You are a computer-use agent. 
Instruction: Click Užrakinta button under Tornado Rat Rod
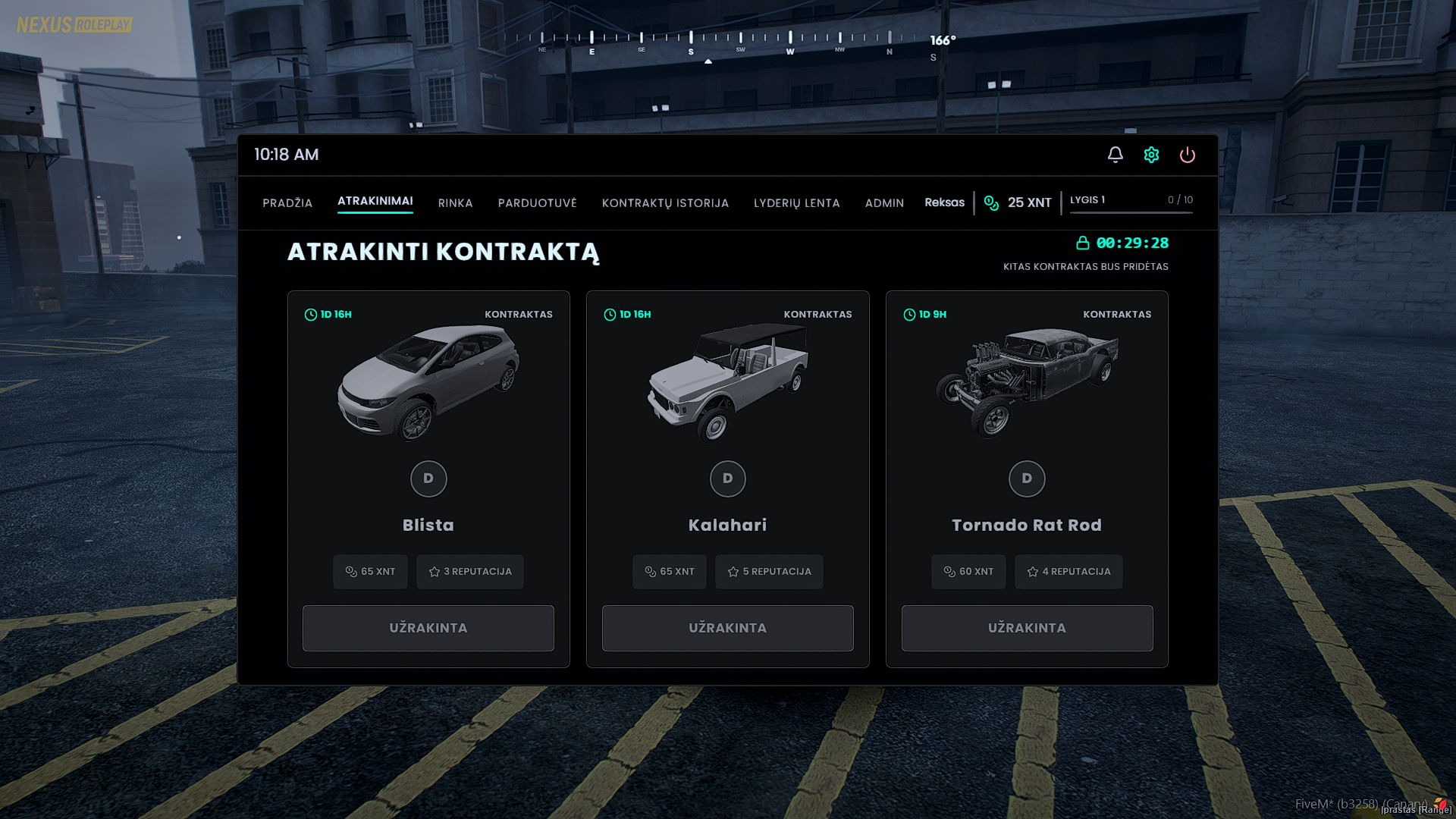1027,628
